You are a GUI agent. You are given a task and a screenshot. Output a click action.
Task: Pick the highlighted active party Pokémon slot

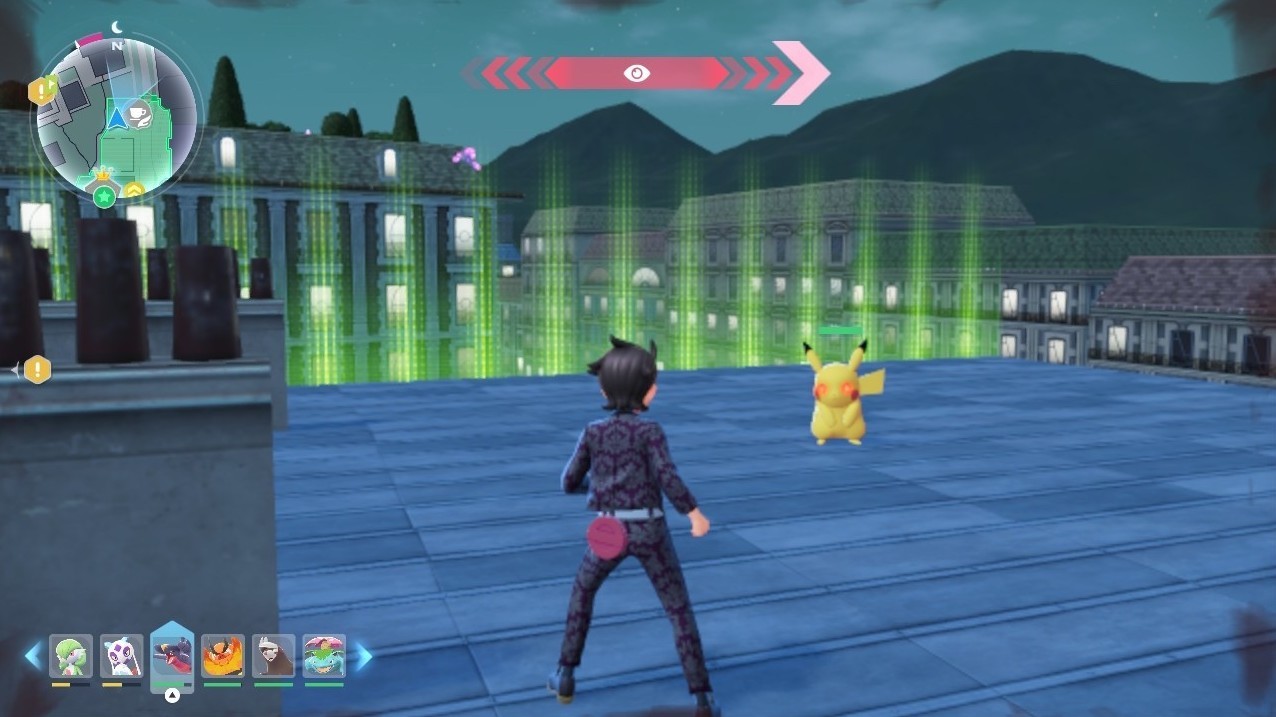172,656
